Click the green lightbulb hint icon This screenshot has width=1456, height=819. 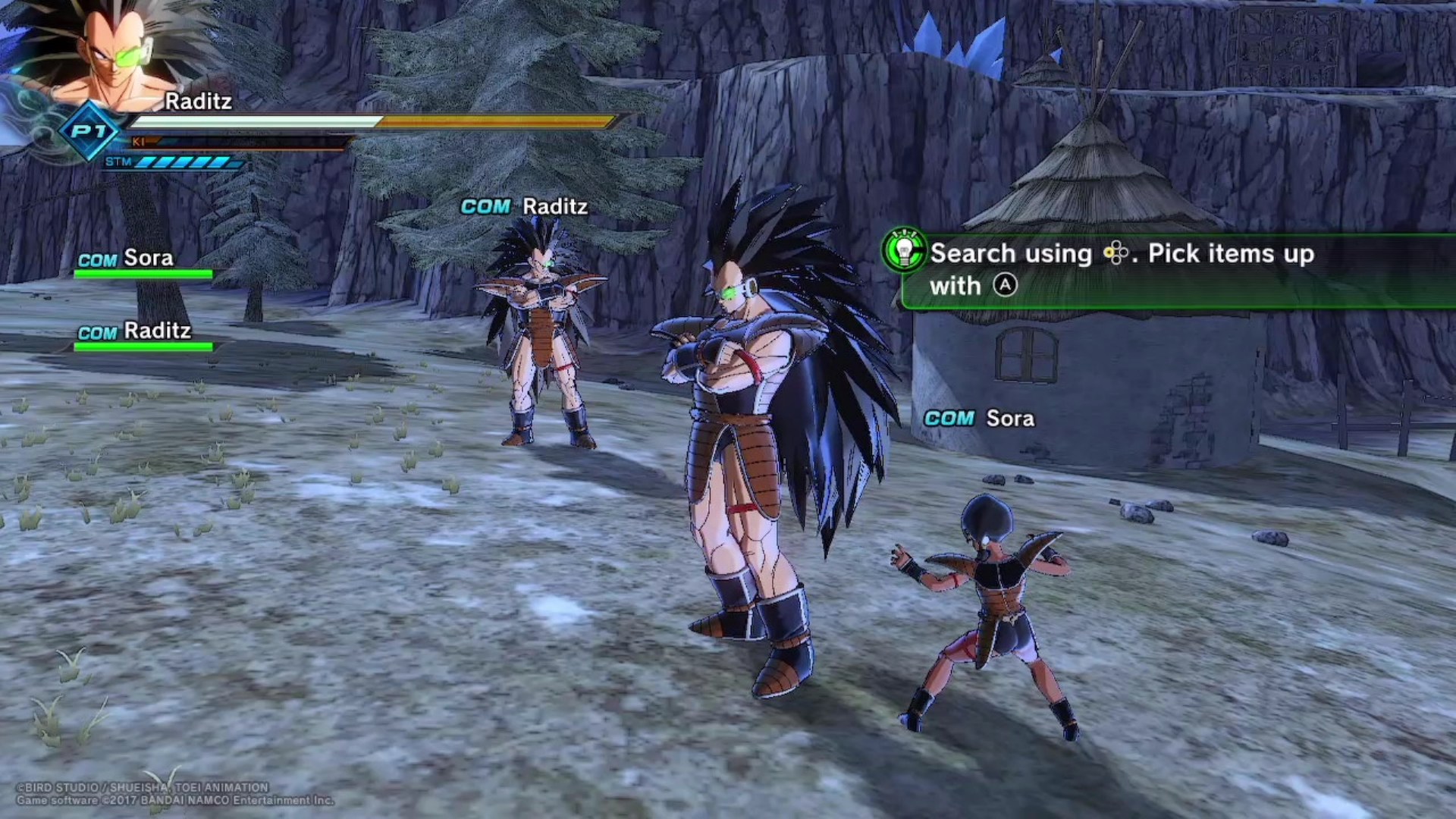(904, 250)
